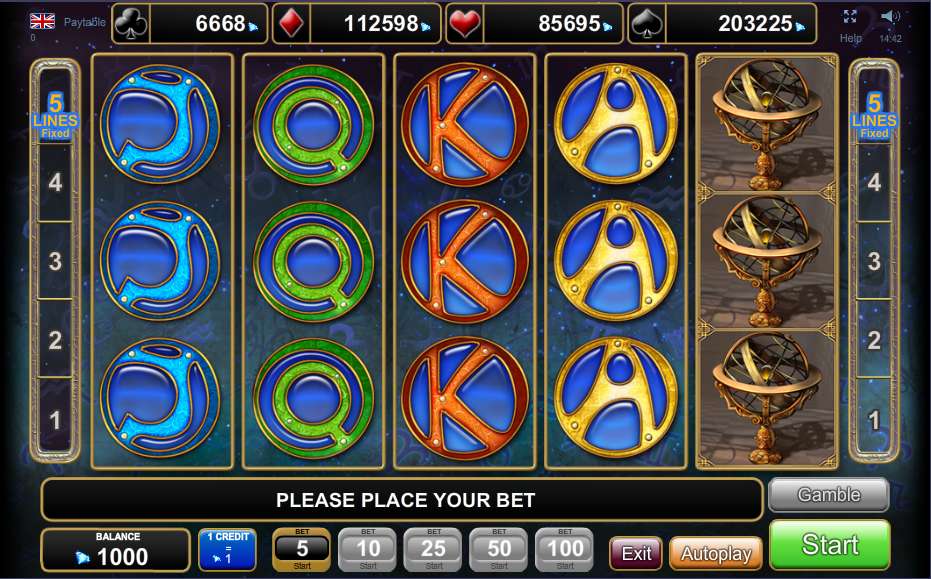This screenshot has width=931, height=579.
Task: Change the 1 credit denomination
Action: [227, 550]
